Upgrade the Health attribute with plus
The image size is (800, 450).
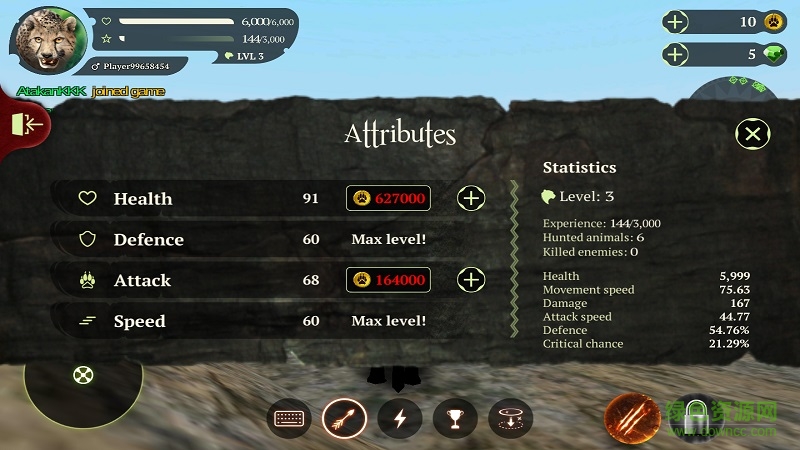471,198
